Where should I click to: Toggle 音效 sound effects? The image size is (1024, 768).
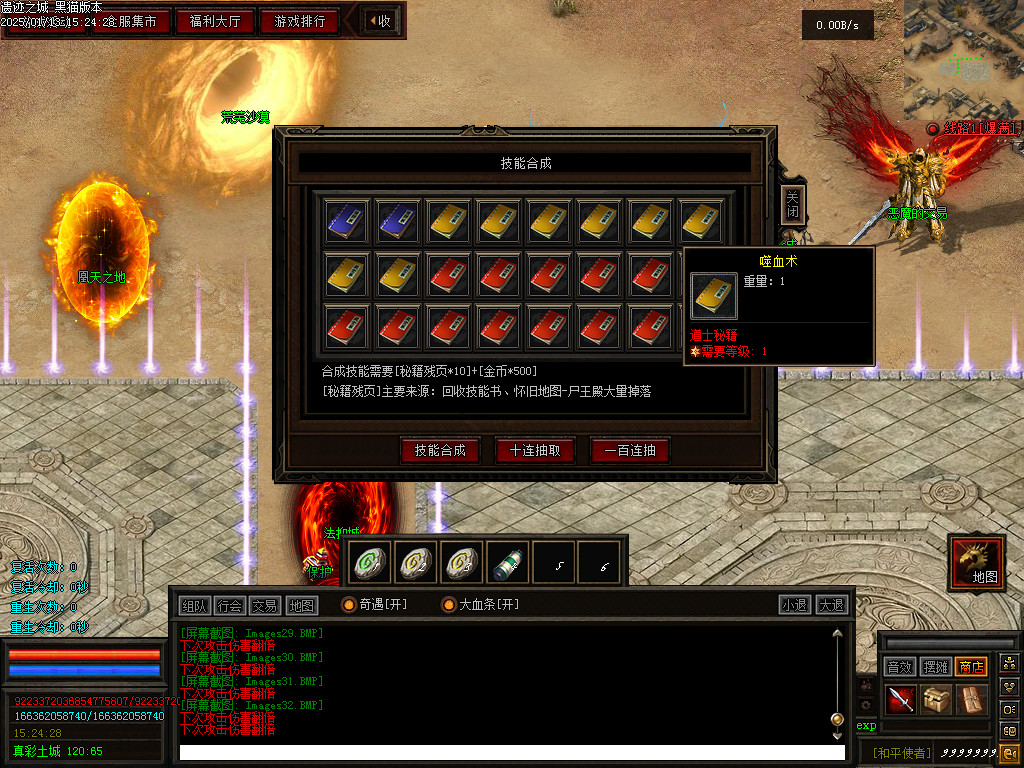(900, 667)
